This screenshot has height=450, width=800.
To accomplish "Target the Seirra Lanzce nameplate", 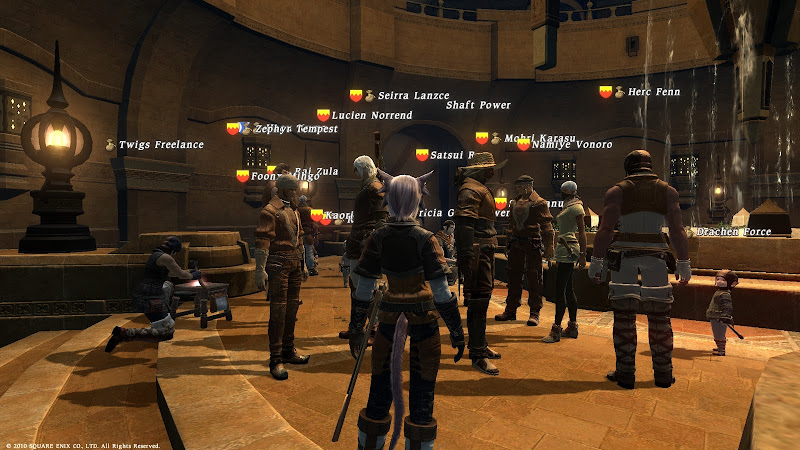I will [x=414, y=96].
